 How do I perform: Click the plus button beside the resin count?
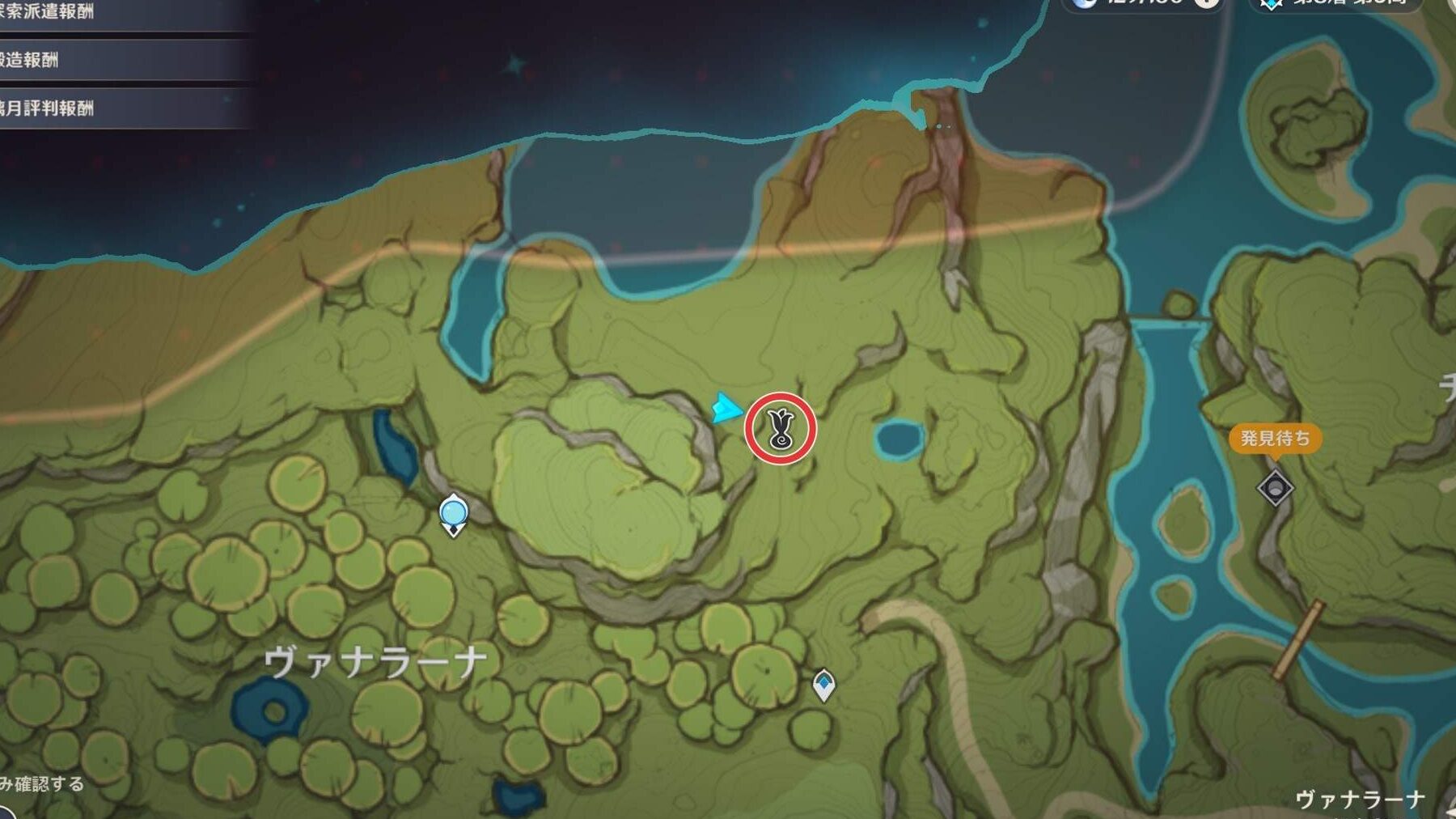pyautogui.click(x=1207, y=2)
